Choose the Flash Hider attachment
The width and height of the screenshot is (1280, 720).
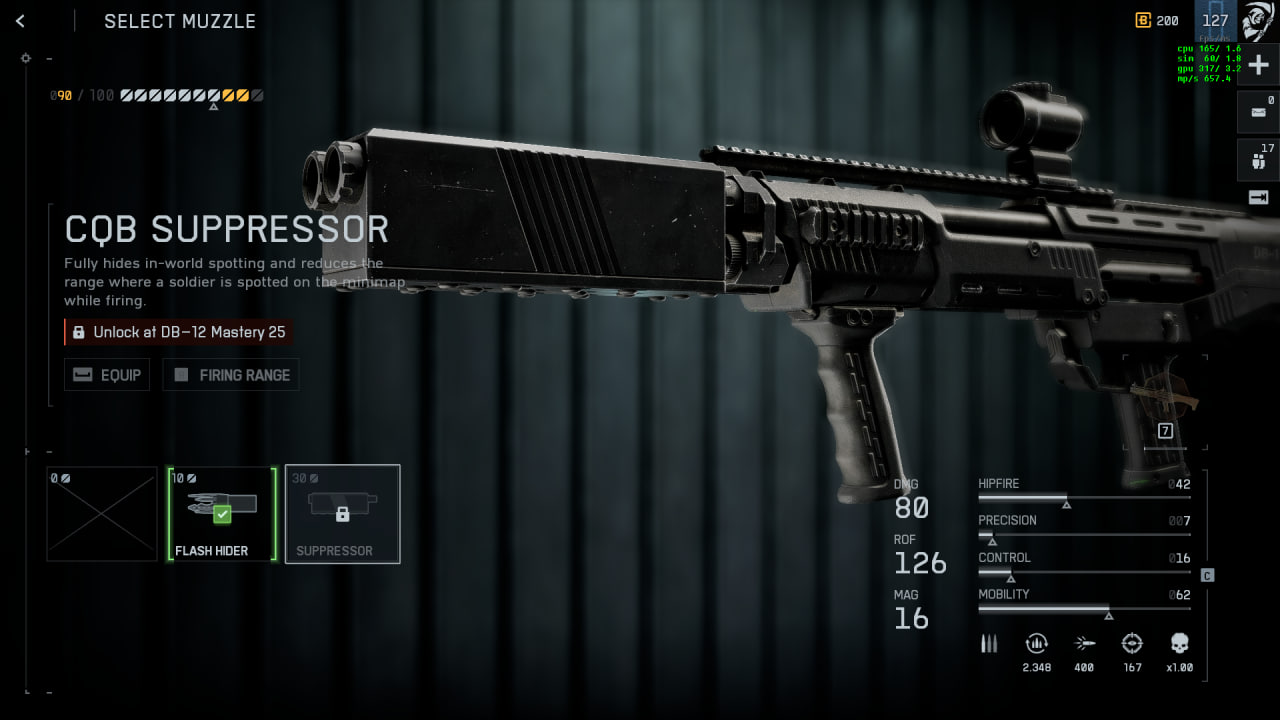tap(222, 514)
